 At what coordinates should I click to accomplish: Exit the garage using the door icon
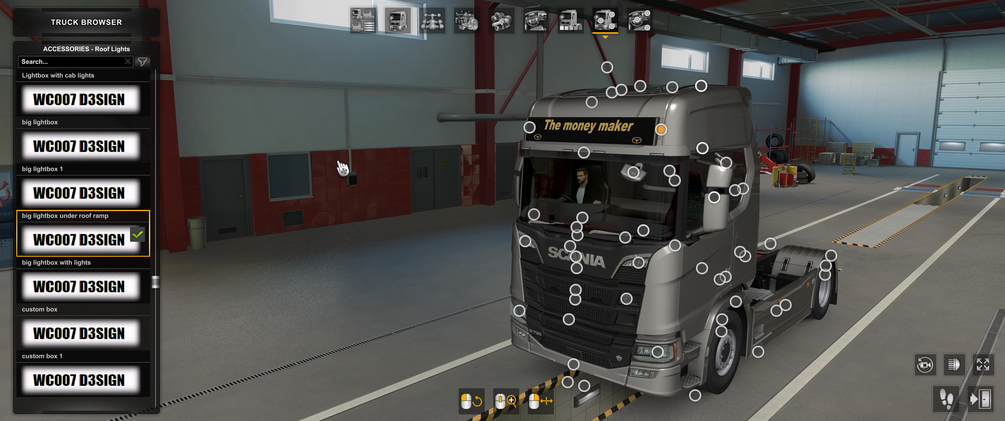[980, 399]
